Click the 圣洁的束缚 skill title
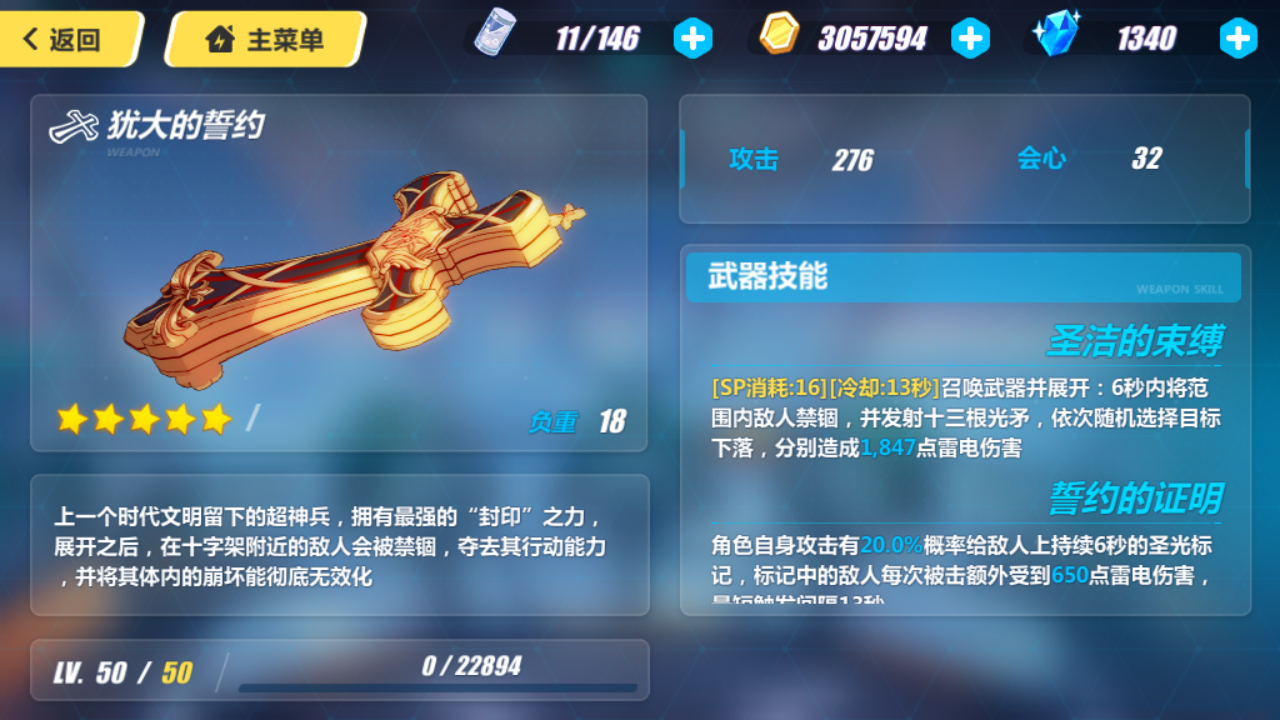Viewport: 1280px width, 720px height. pyautogui.click(x=1138, y=340)
